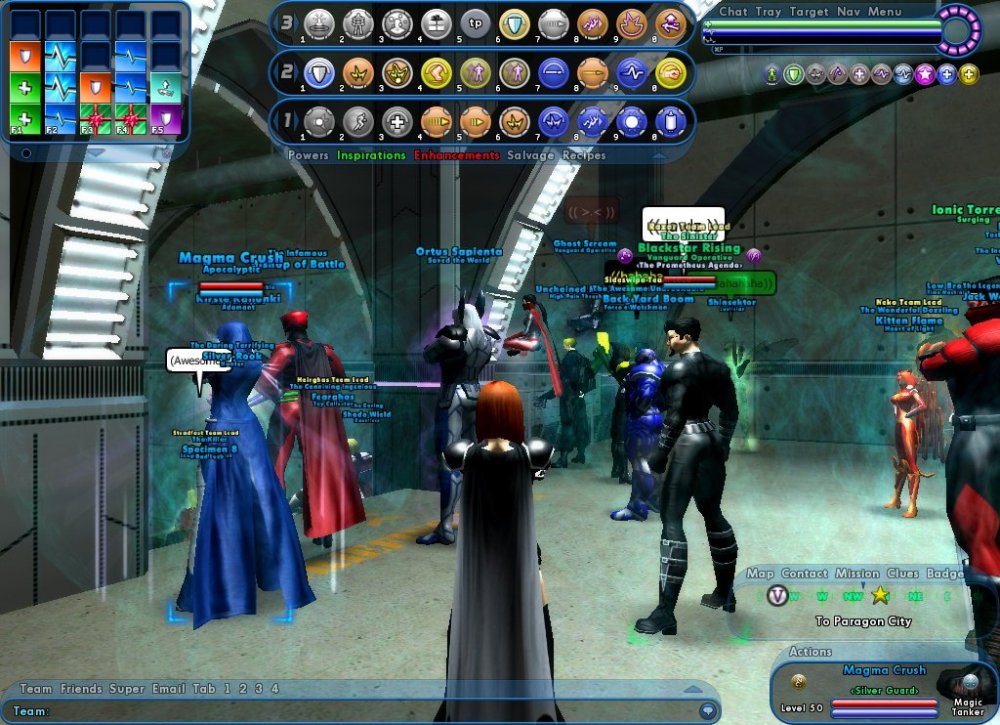Toggle the Tray from the top bar
1000x725 pixels.
pos(768,12)
